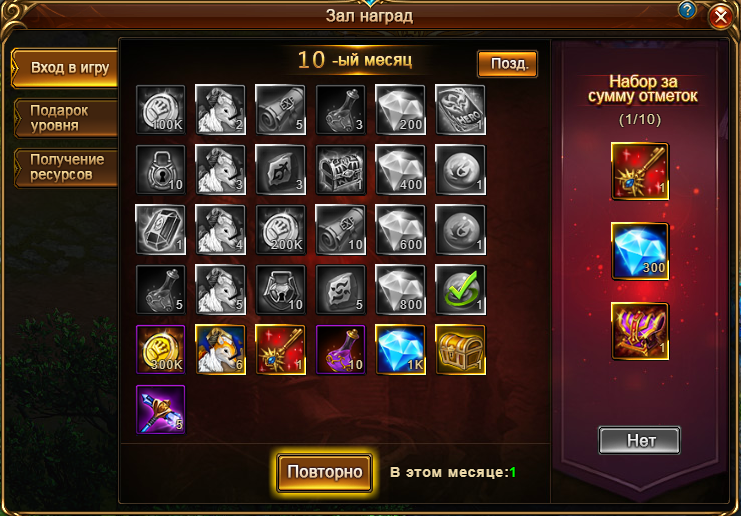This screenshot has height=516, width=741.
Task: Close the reward hall window
Action: [719, 18]
